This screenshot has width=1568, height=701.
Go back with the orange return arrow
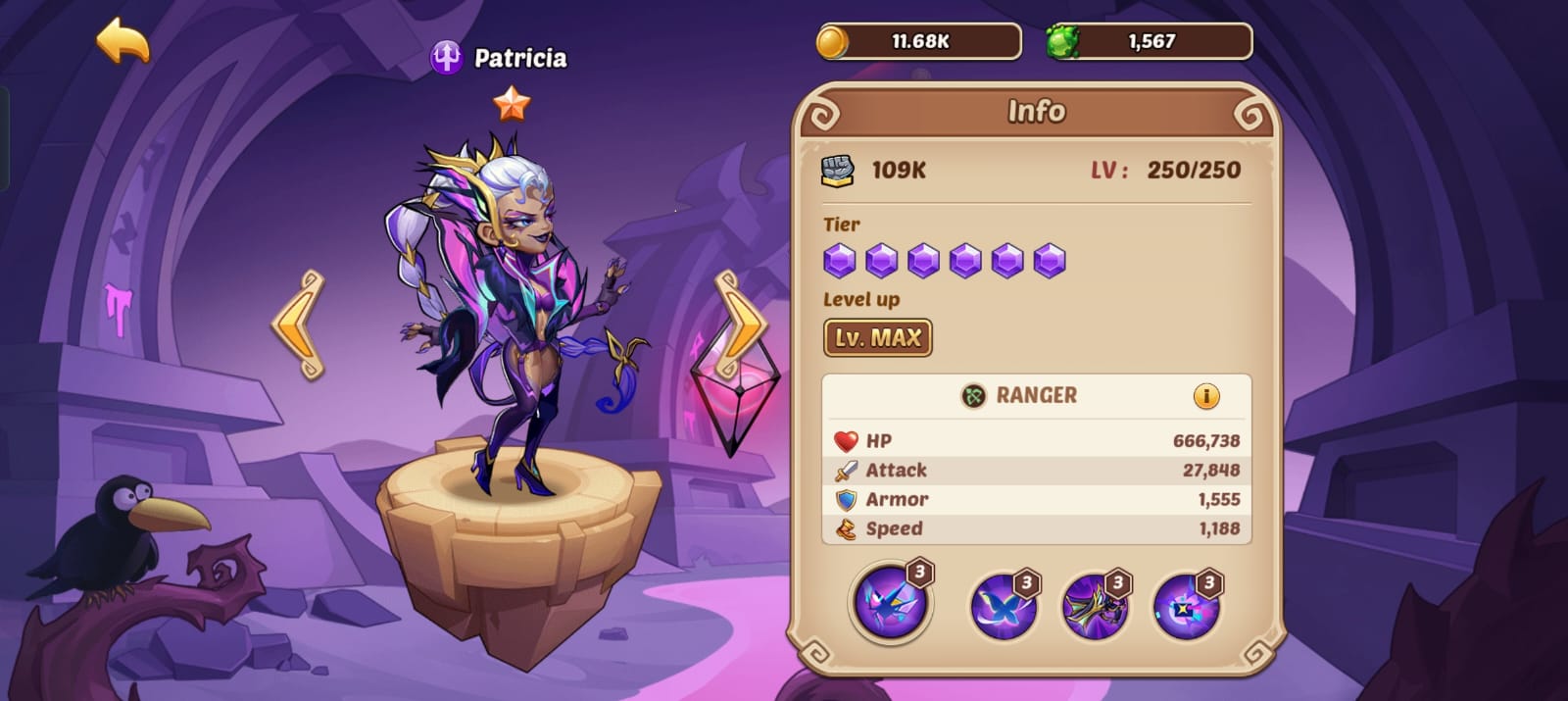pos(123,41)
